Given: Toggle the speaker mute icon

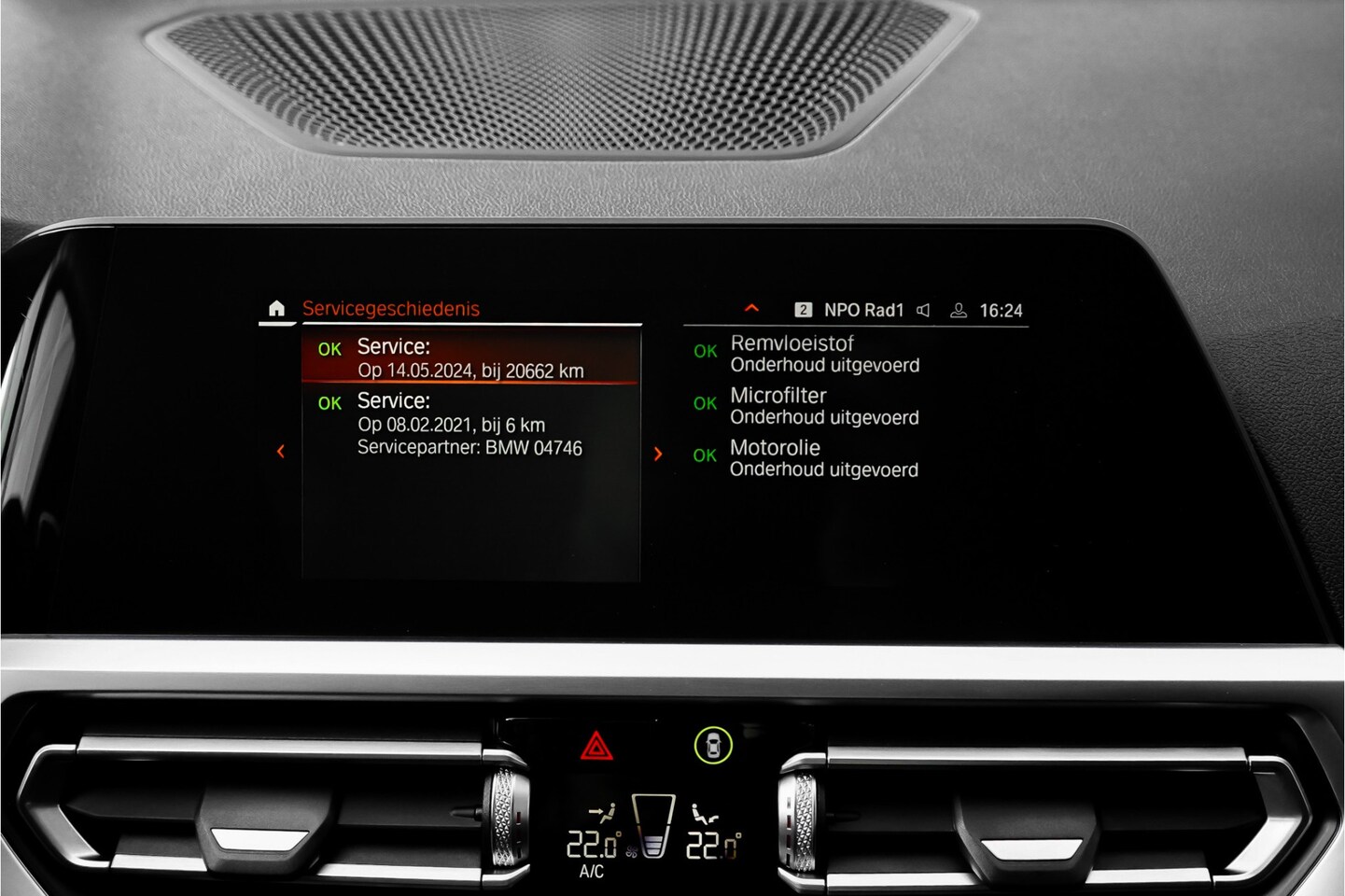Looking at the screenshot, I should [923, 310].
